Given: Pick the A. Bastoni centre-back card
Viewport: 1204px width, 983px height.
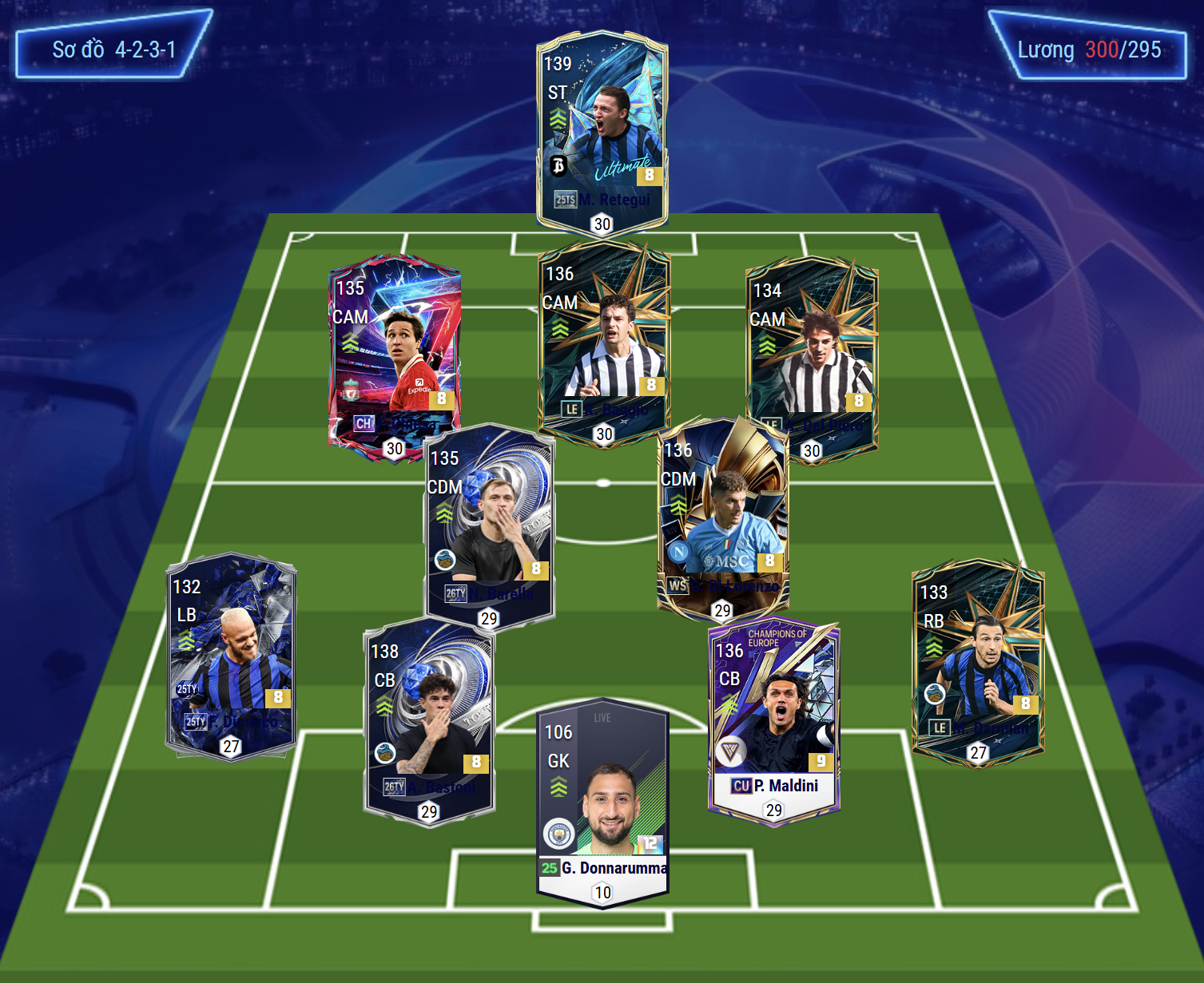Looking at the screenshot, I should 429,719.
